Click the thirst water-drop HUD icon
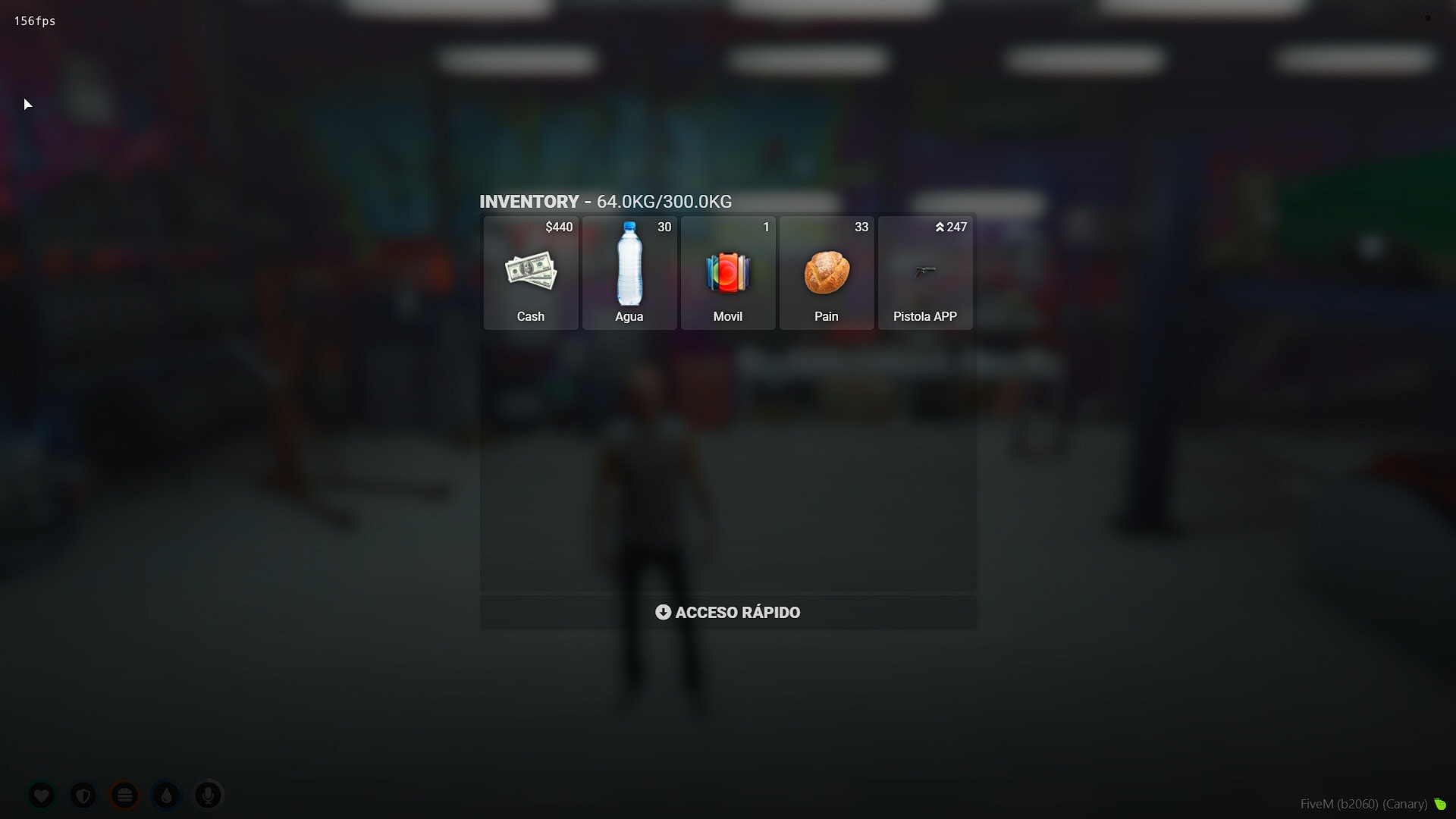 pos(166,795)
